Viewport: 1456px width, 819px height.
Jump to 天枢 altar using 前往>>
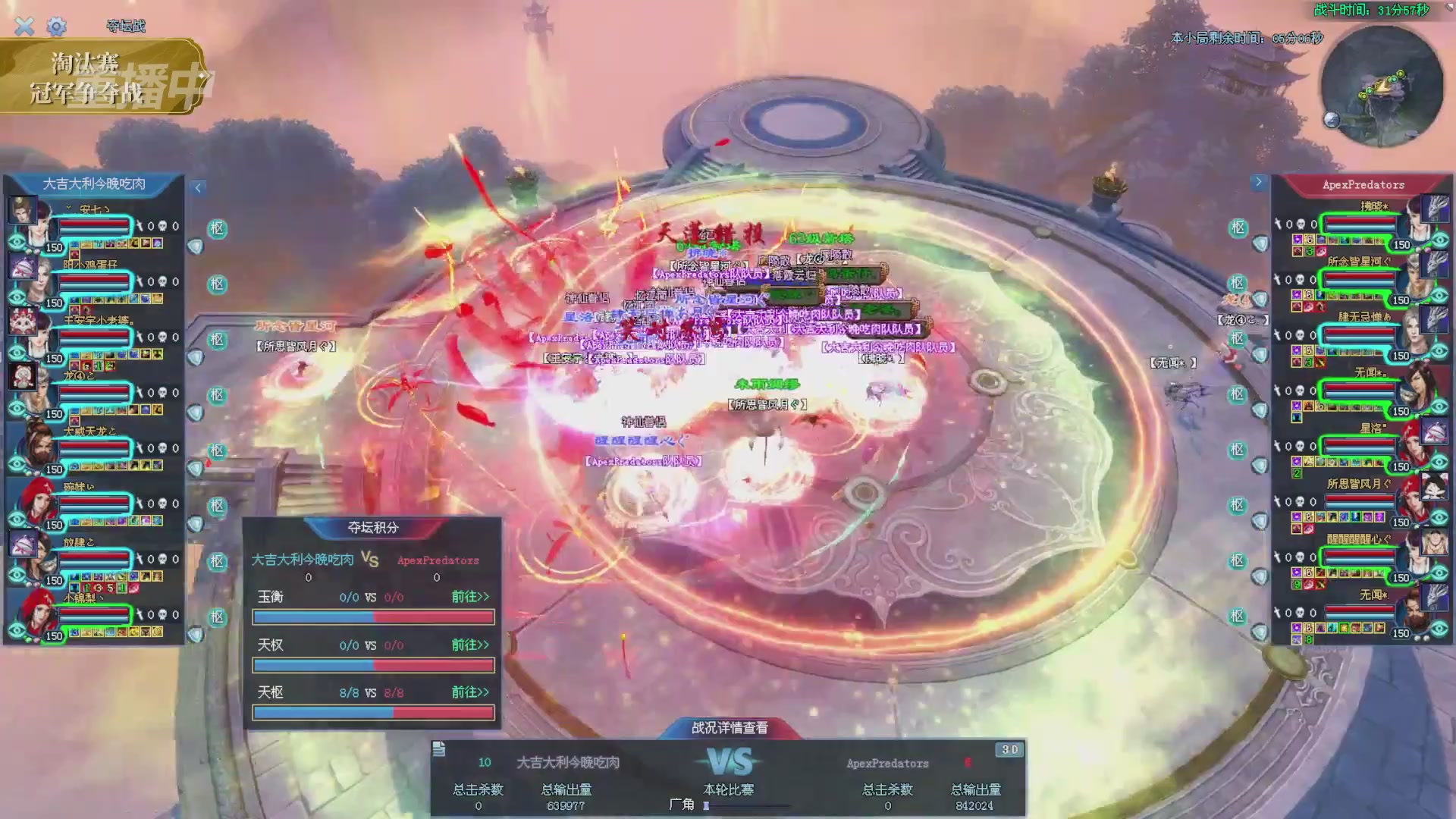coord(470,692)
